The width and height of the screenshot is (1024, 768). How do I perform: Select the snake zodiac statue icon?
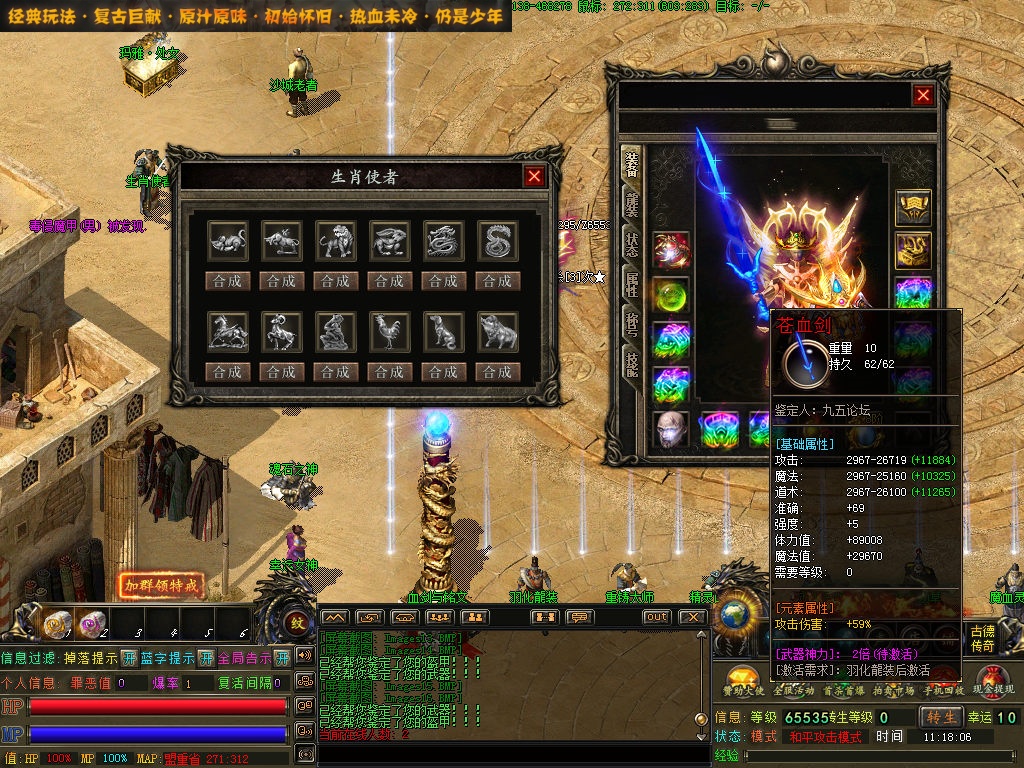[x=497, y=241]
